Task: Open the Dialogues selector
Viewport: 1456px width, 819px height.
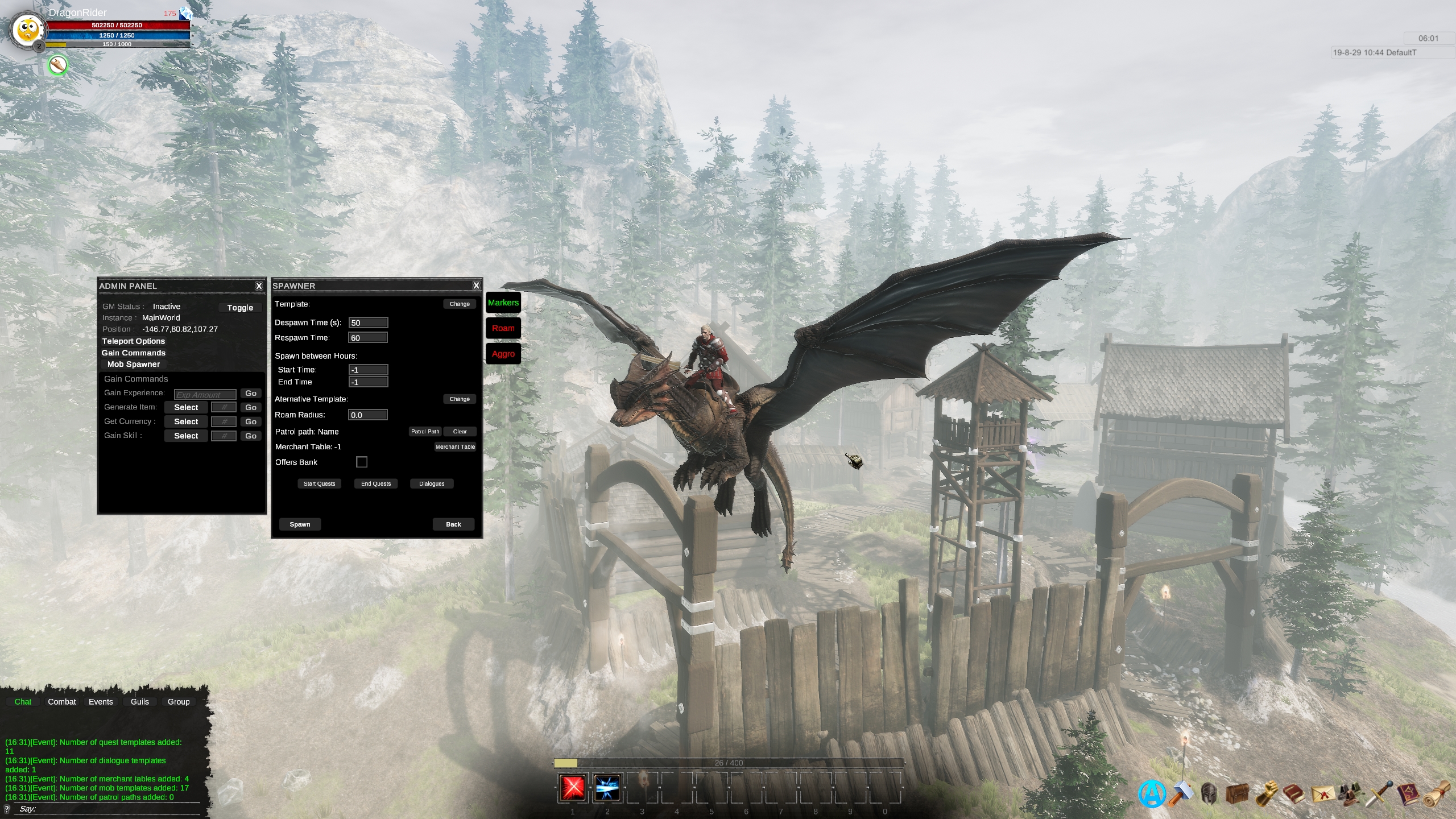Action: pyautogui.click(x=432, y=484)
